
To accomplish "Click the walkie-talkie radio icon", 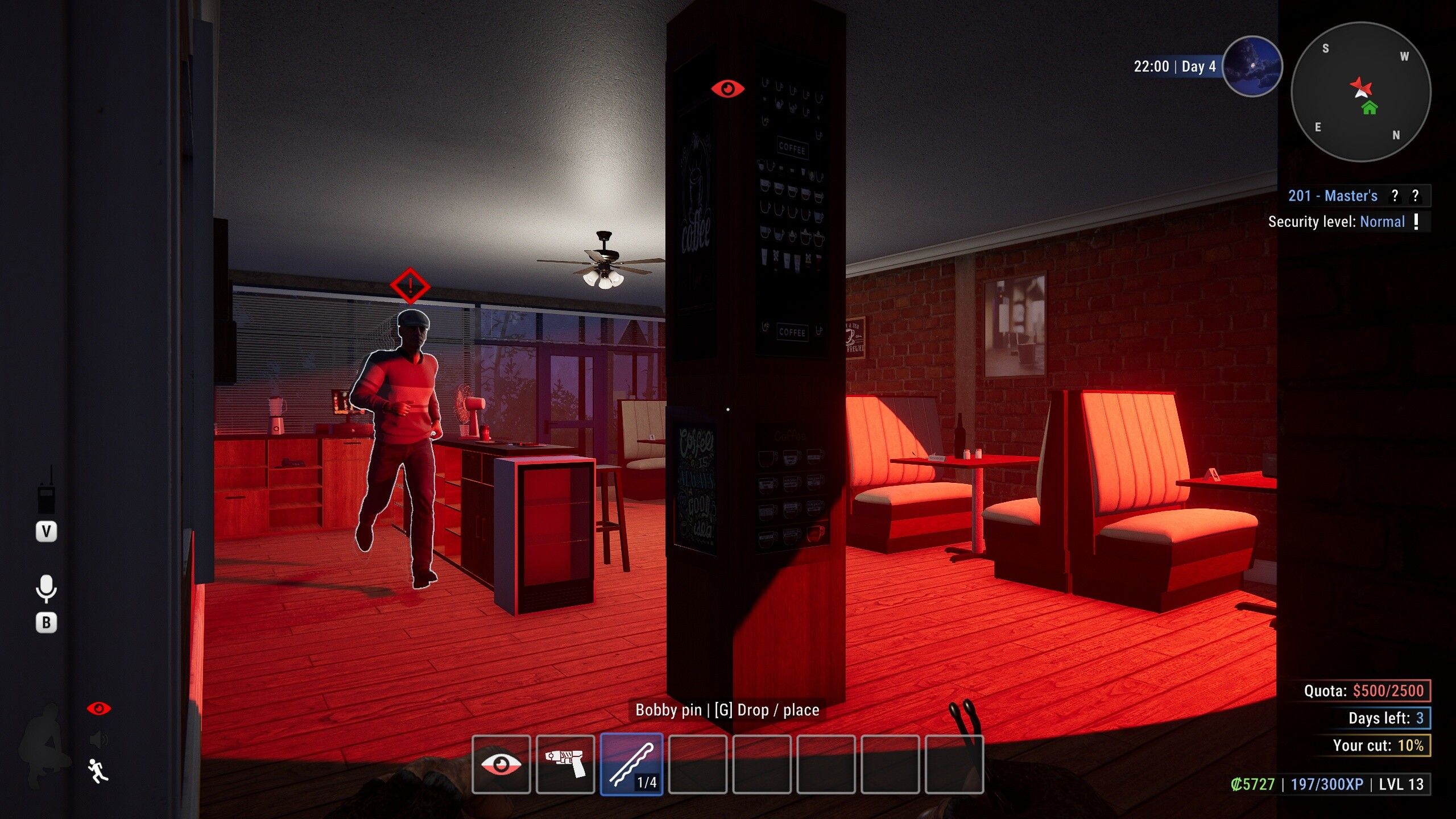I will tap(46, 491).
